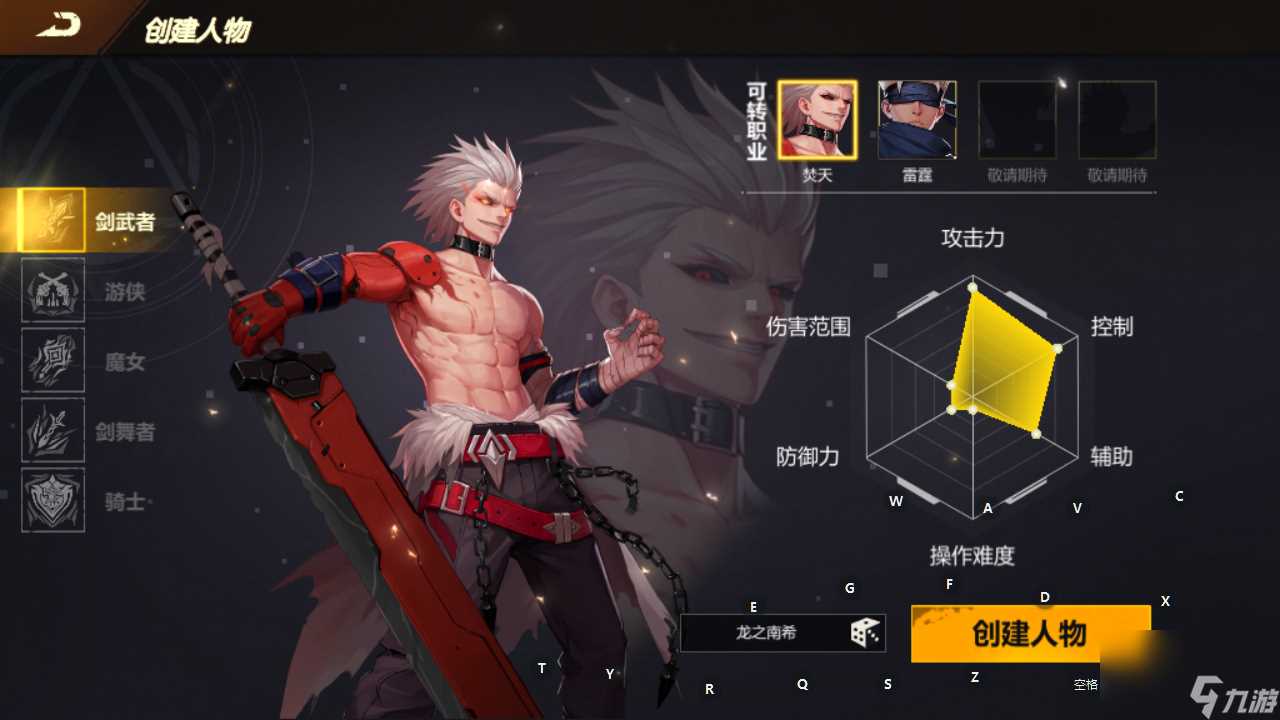Select the 剑武者 class icon

pos(52,220)
